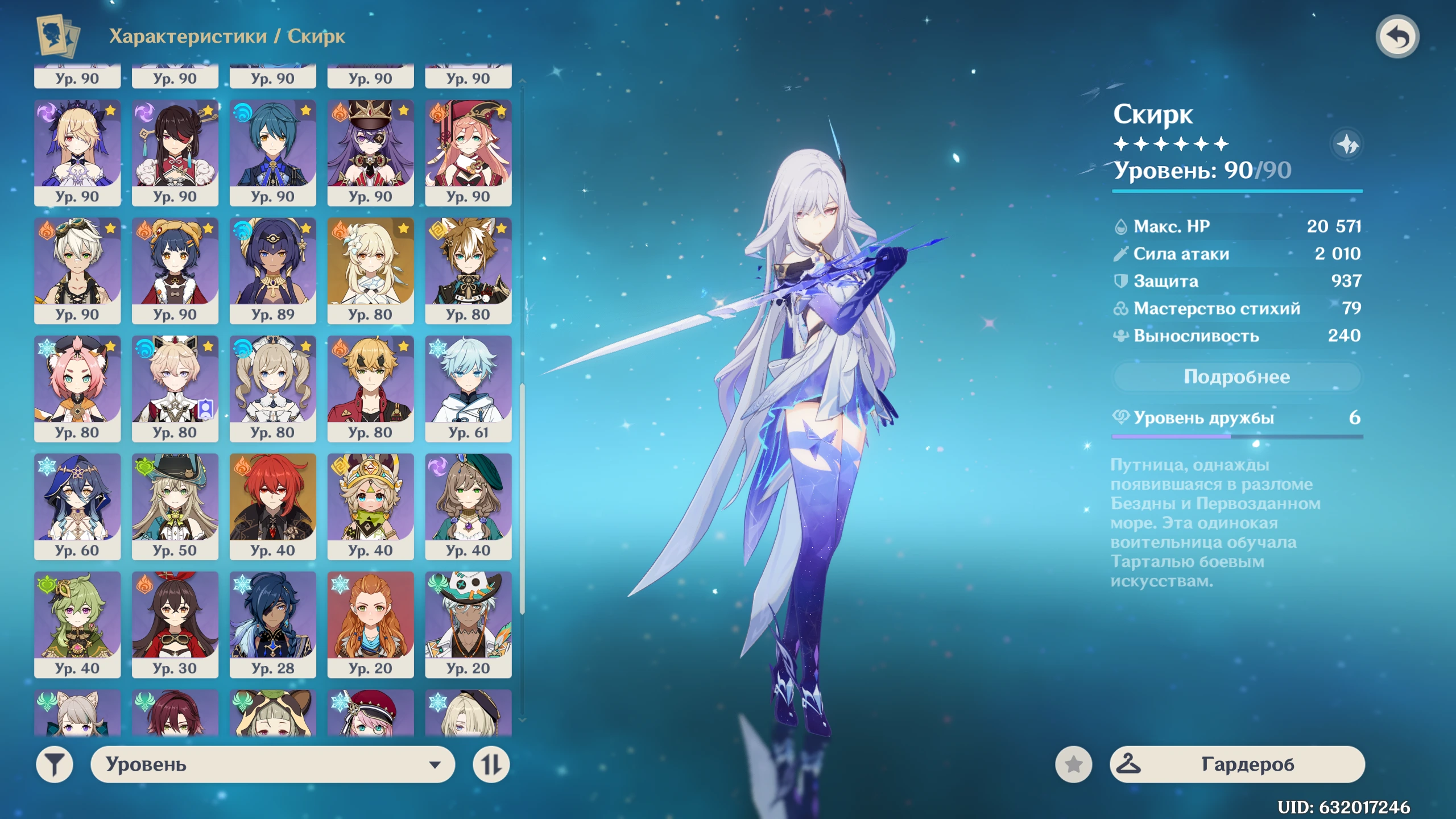Mark Скирк as favorite with star button
Screen dimensions: 1456x819
[1073, 764]
